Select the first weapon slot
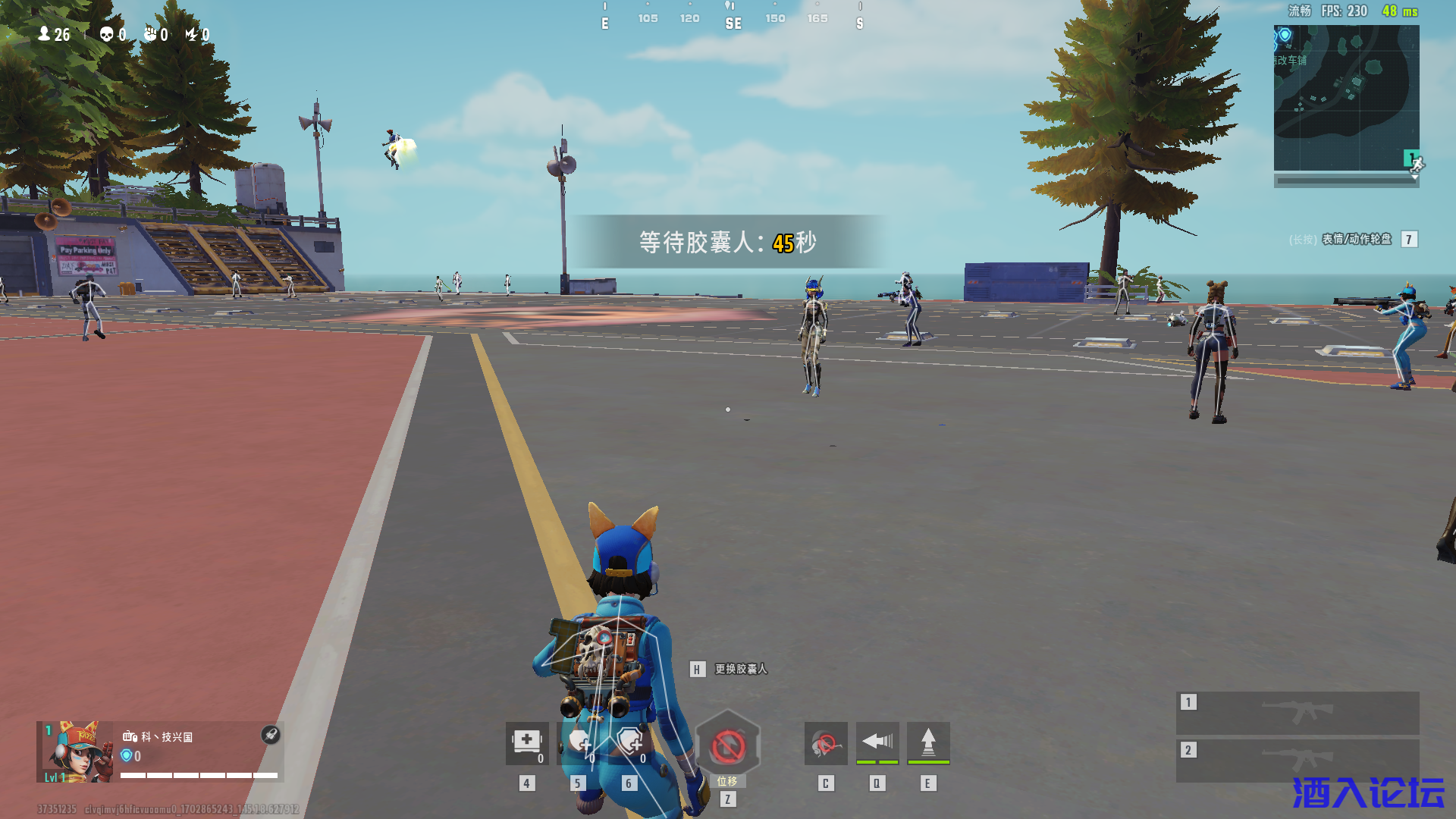This screenshot has height=819, width=1456. [1298, 712]
